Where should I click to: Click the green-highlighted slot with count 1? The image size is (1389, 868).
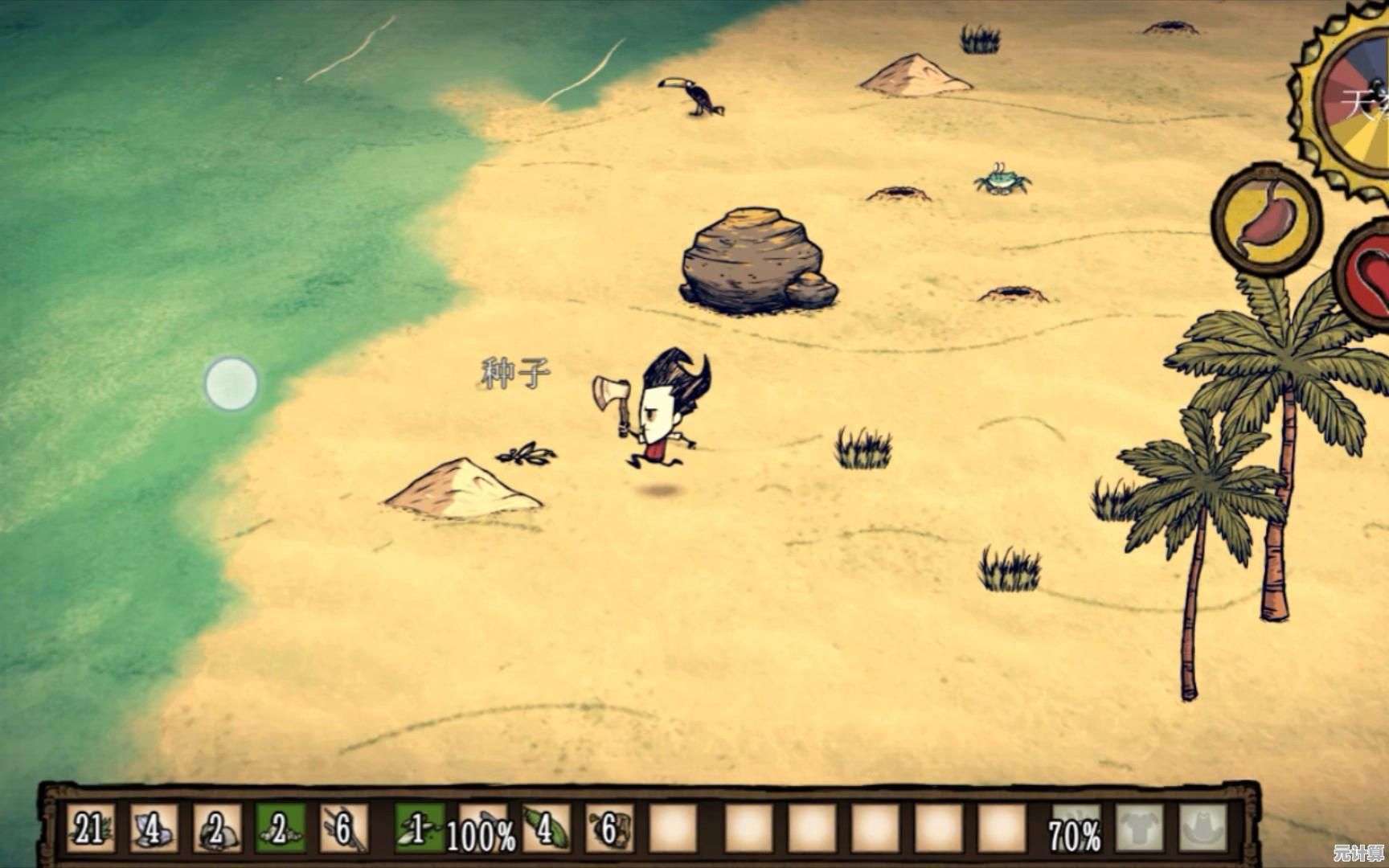(418, 828)
